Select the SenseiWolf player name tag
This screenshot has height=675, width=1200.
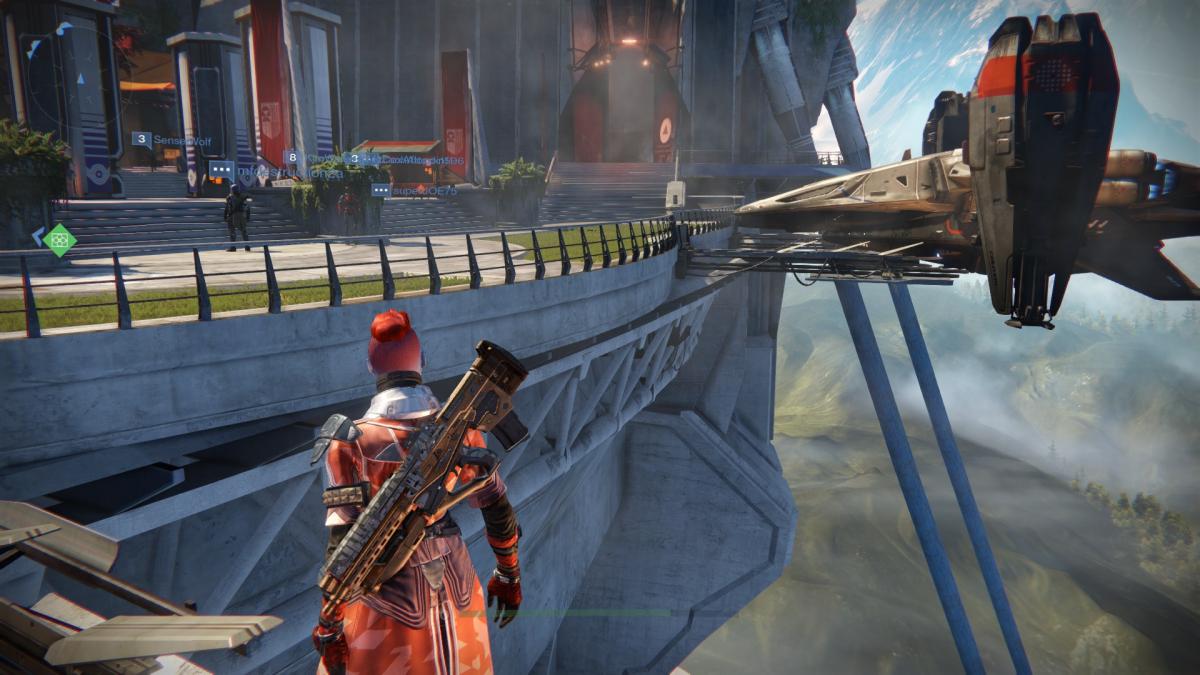[170, 140]
